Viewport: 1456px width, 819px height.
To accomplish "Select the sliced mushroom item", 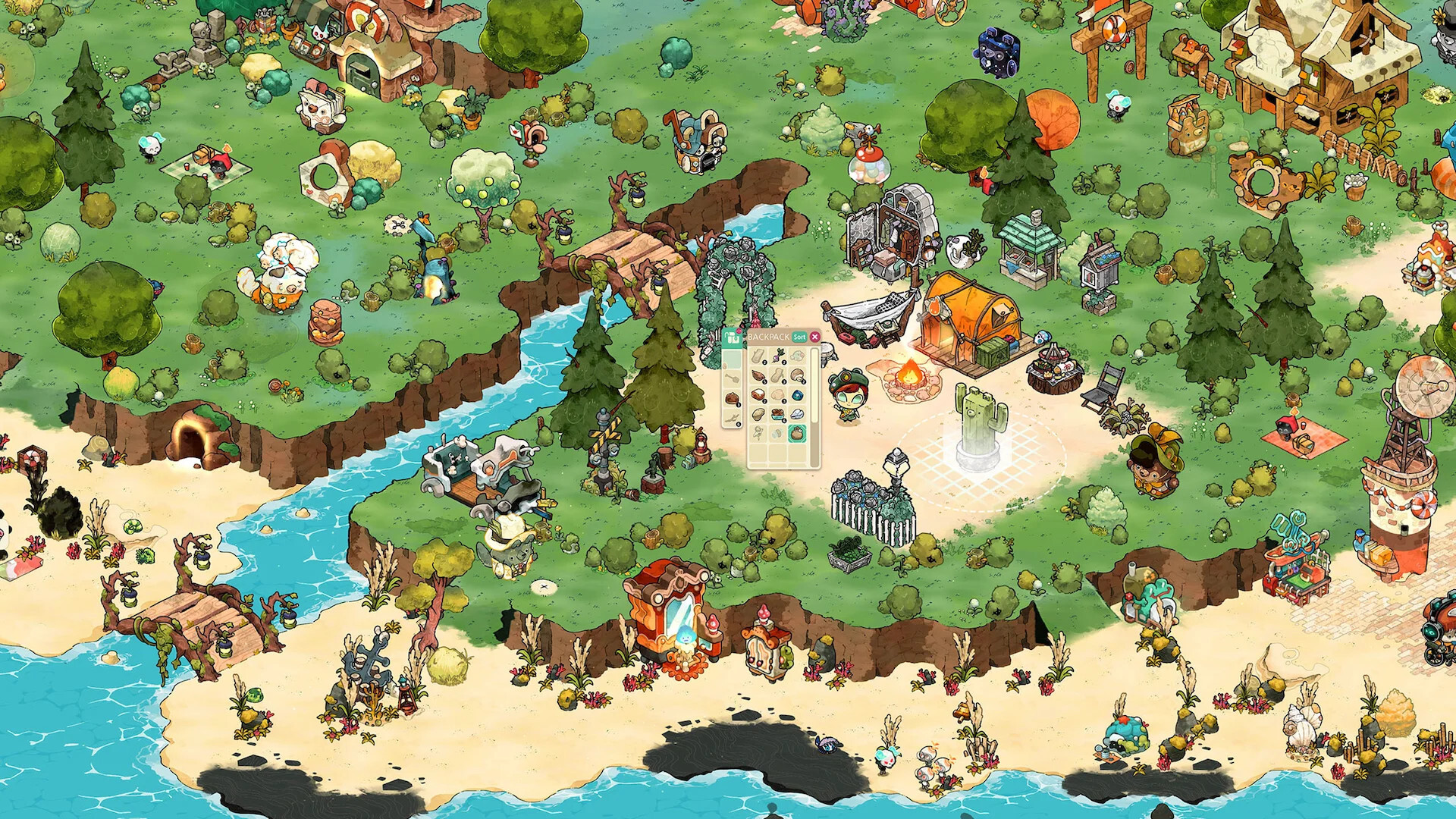I will coord(797,376).
